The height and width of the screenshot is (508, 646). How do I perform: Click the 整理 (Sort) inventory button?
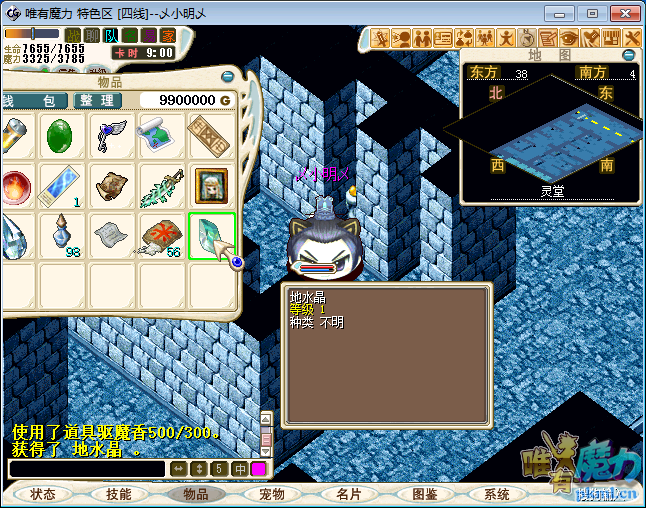click(98, 100)
